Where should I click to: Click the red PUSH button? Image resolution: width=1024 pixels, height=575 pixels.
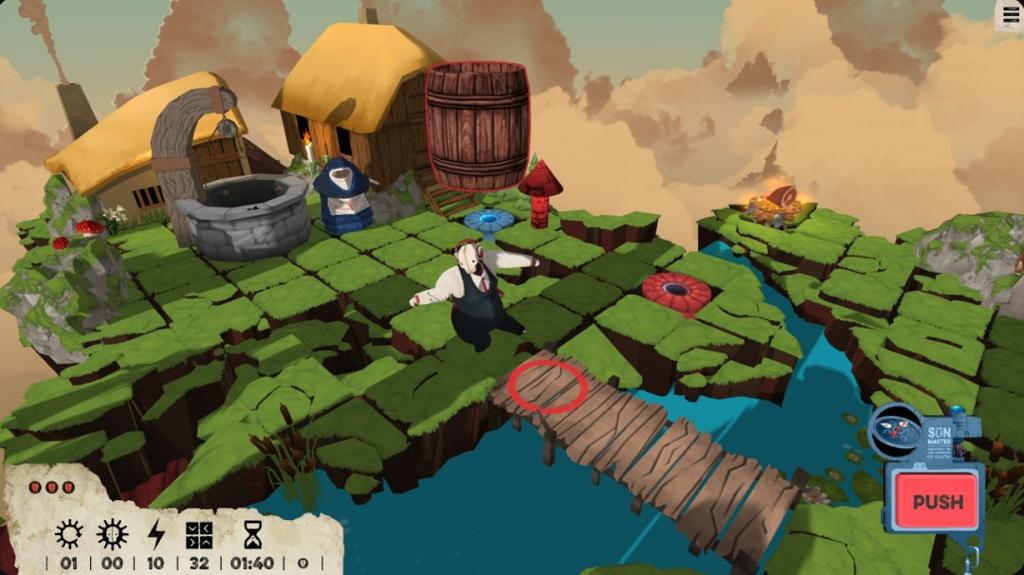tap(937, 501)
